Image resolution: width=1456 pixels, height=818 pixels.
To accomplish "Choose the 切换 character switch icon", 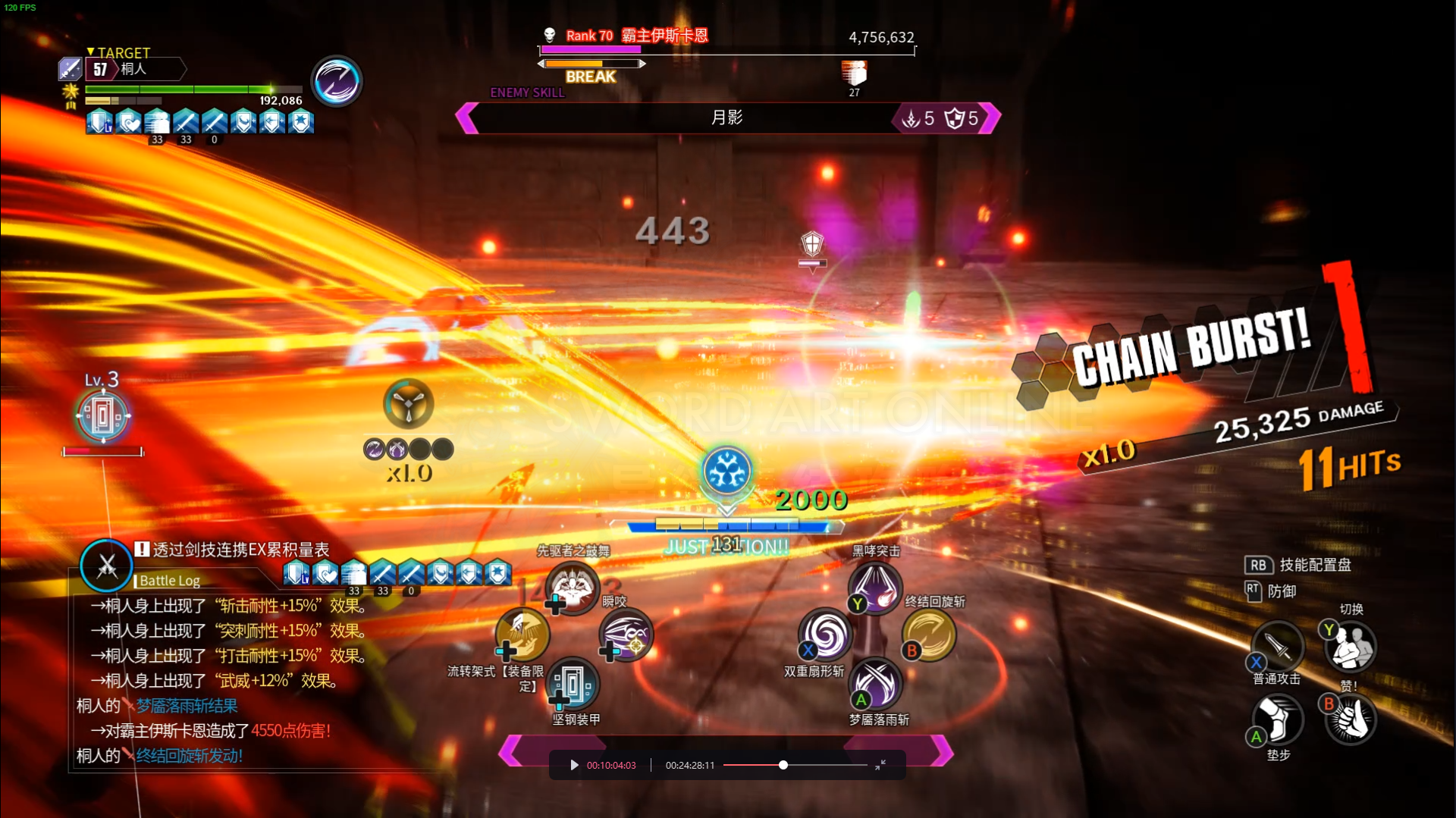I will point(1351,647).
